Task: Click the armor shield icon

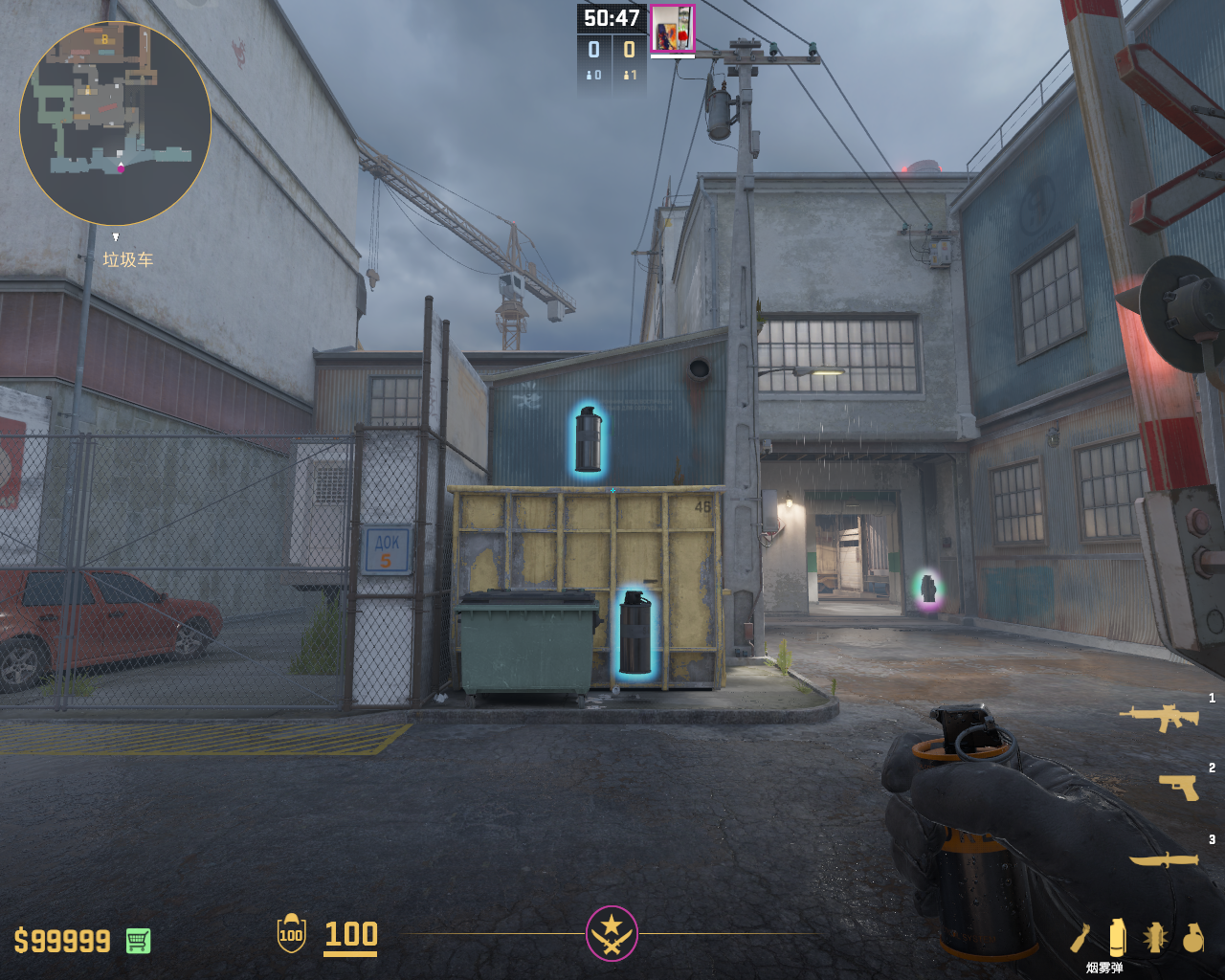Action: coord(291,934)
